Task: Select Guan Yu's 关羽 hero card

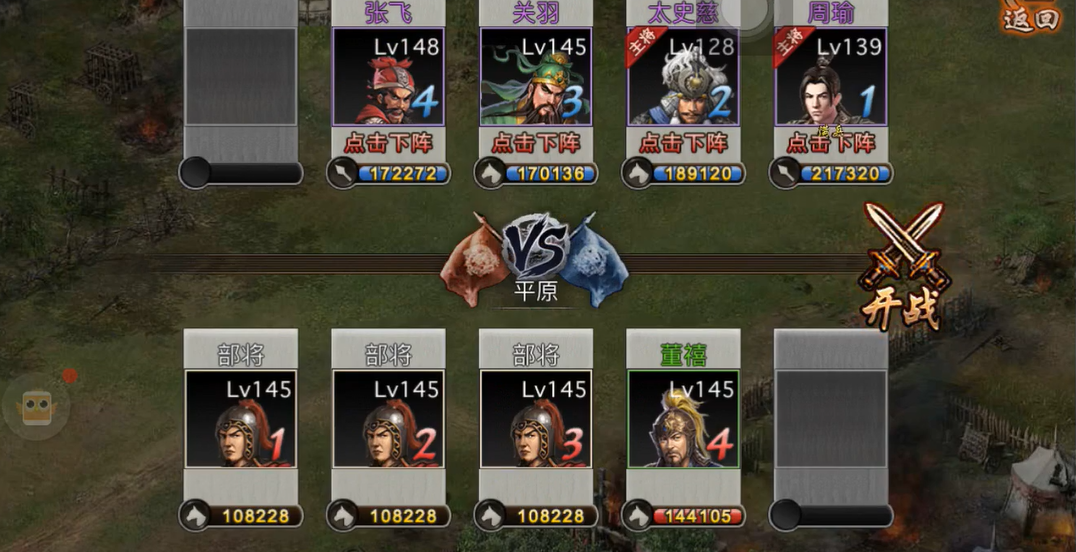Action: [536, 77]
